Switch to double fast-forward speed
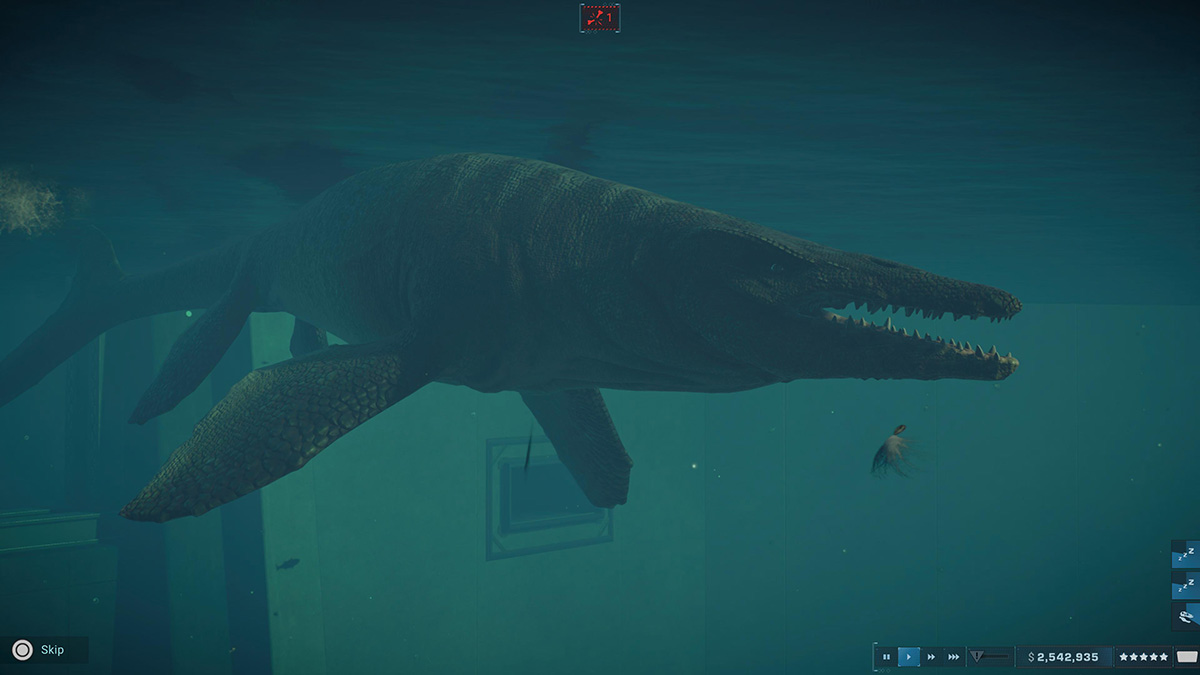1200x675 pixels. [x=931, y=657]
